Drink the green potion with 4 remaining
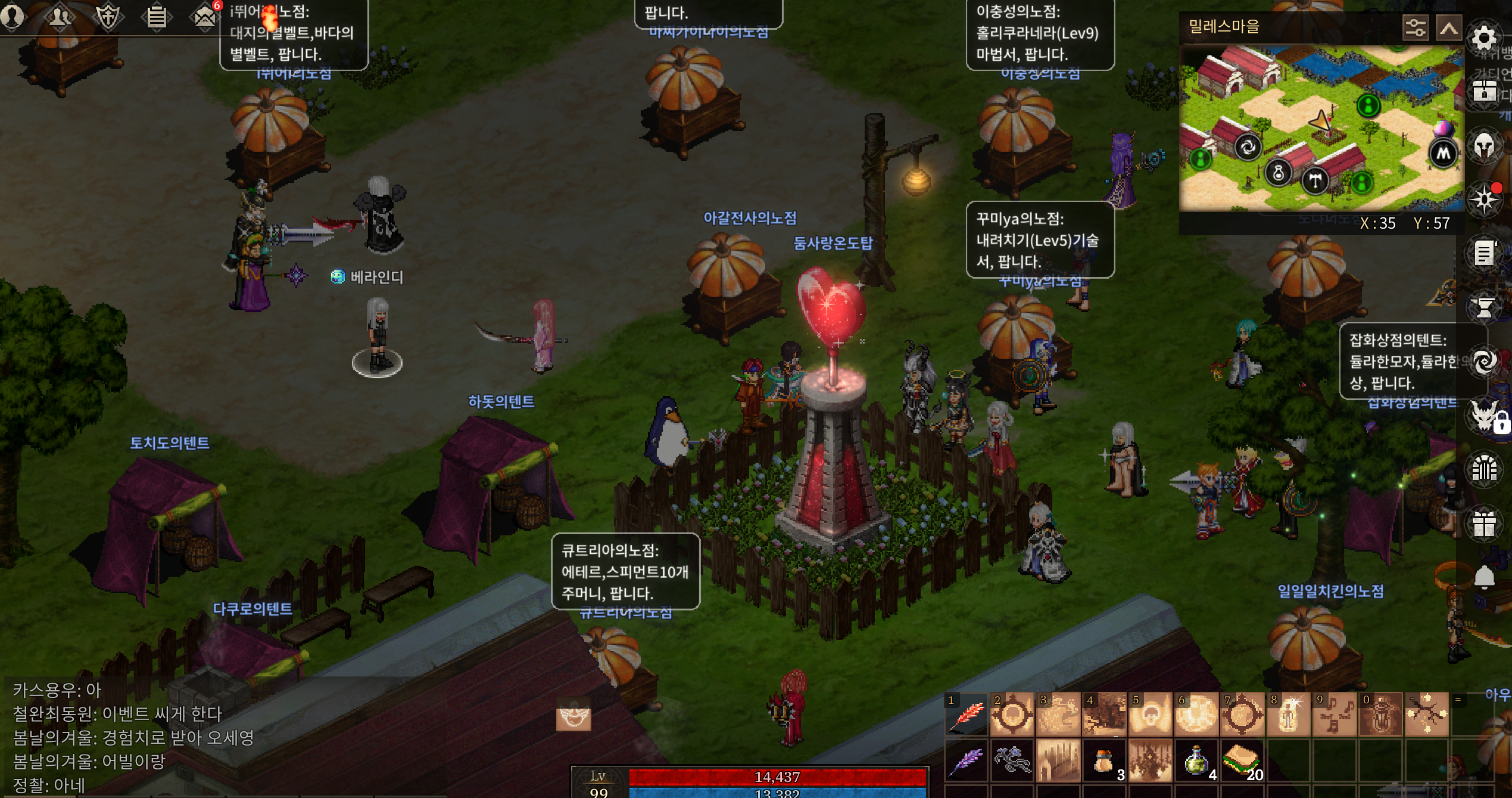The width and height of the screenshot is (1512, 798). (1196, 761)
